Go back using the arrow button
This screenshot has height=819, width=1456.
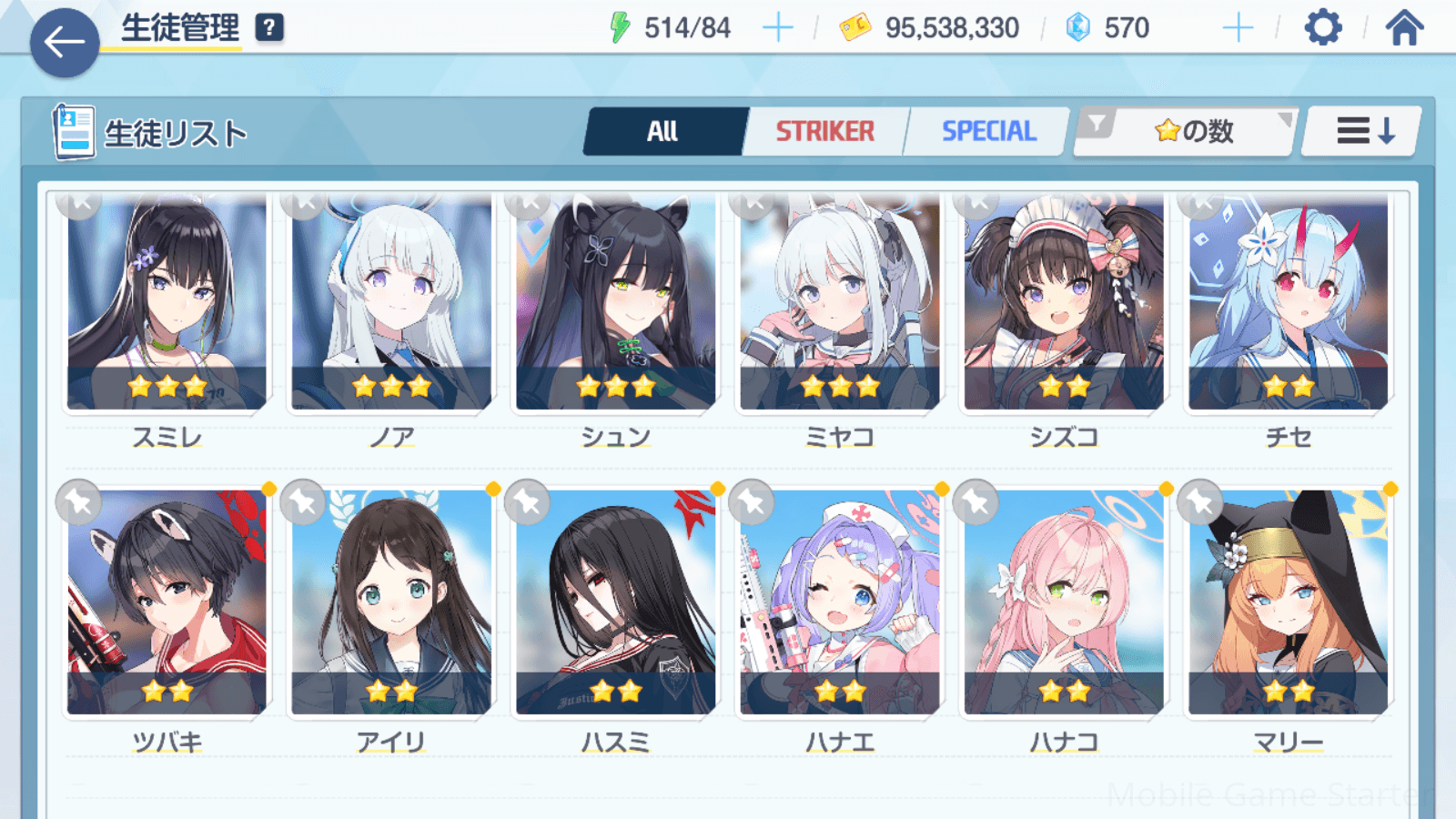coord(65,42)
